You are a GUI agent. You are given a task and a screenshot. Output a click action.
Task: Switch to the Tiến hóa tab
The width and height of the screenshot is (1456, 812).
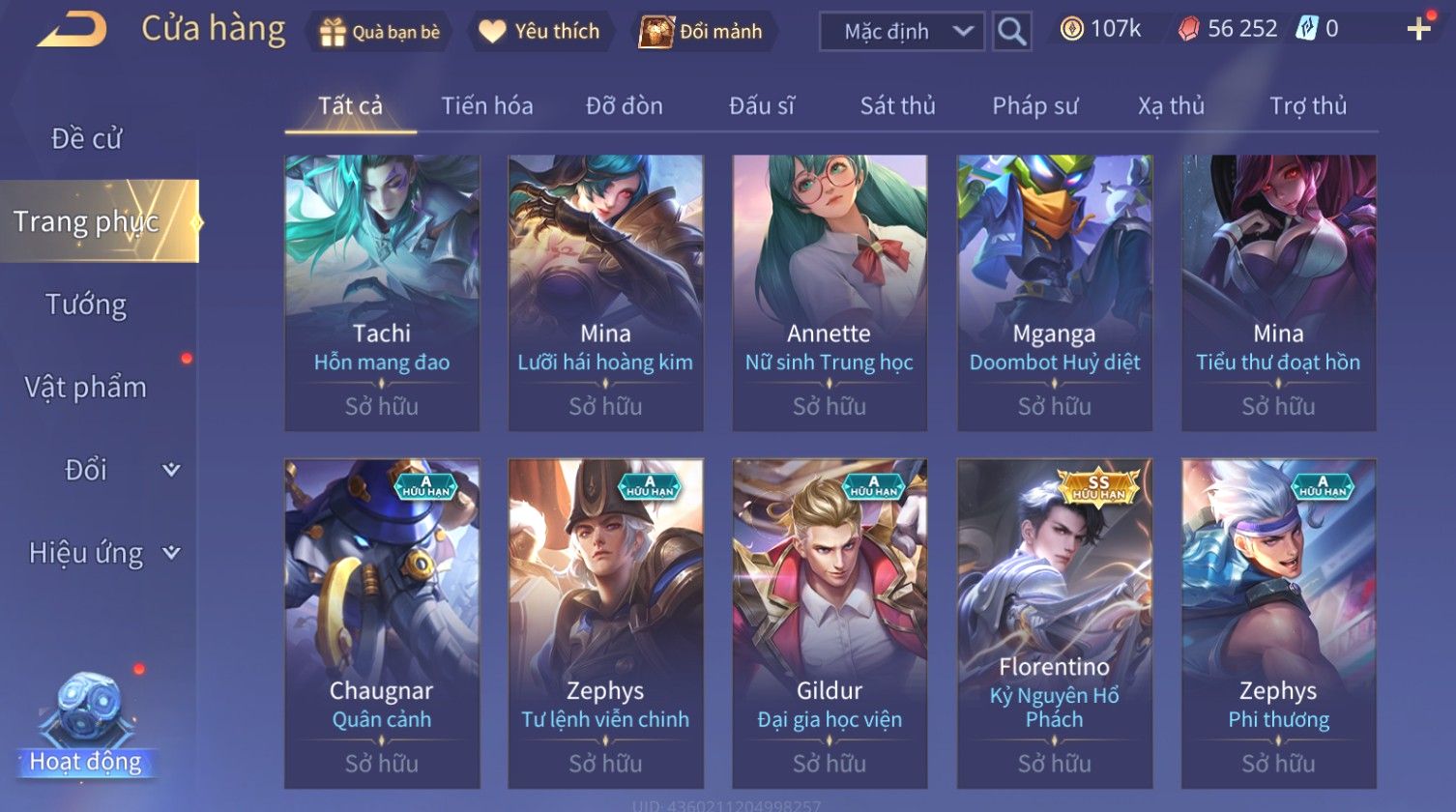click(x=487, y=105)
